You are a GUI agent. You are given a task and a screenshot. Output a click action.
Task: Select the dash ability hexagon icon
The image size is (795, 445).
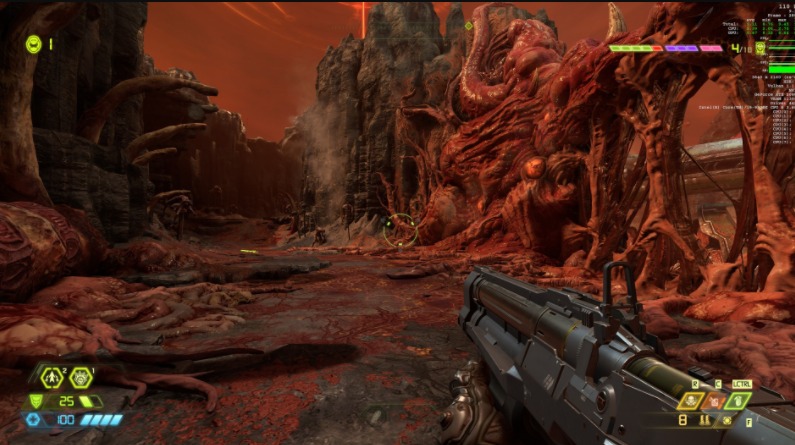pyautogui.click(x=52, y=378)
